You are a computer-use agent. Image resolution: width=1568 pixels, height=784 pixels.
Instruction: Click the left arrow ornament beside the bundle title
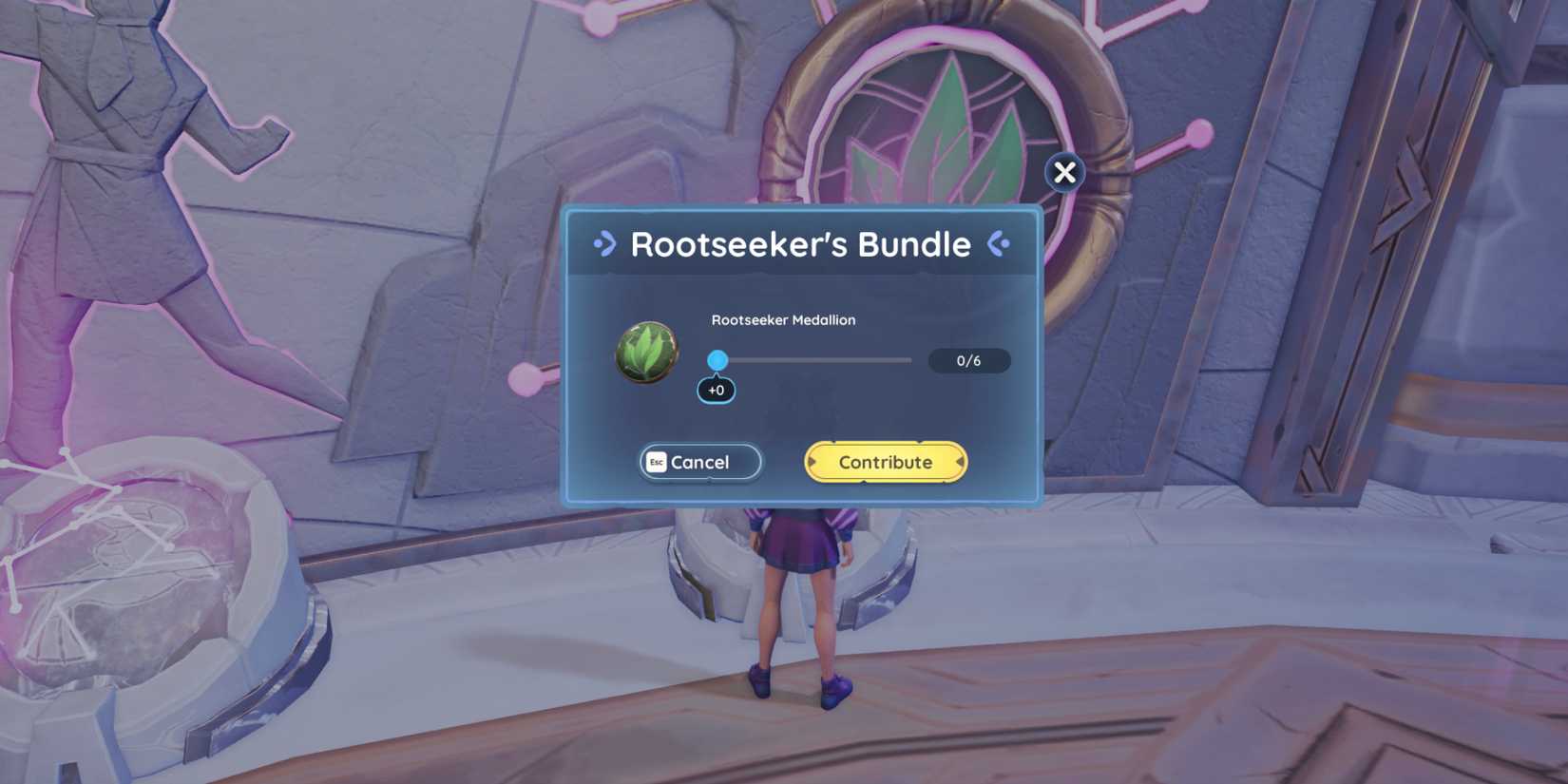tap(605, 244)
